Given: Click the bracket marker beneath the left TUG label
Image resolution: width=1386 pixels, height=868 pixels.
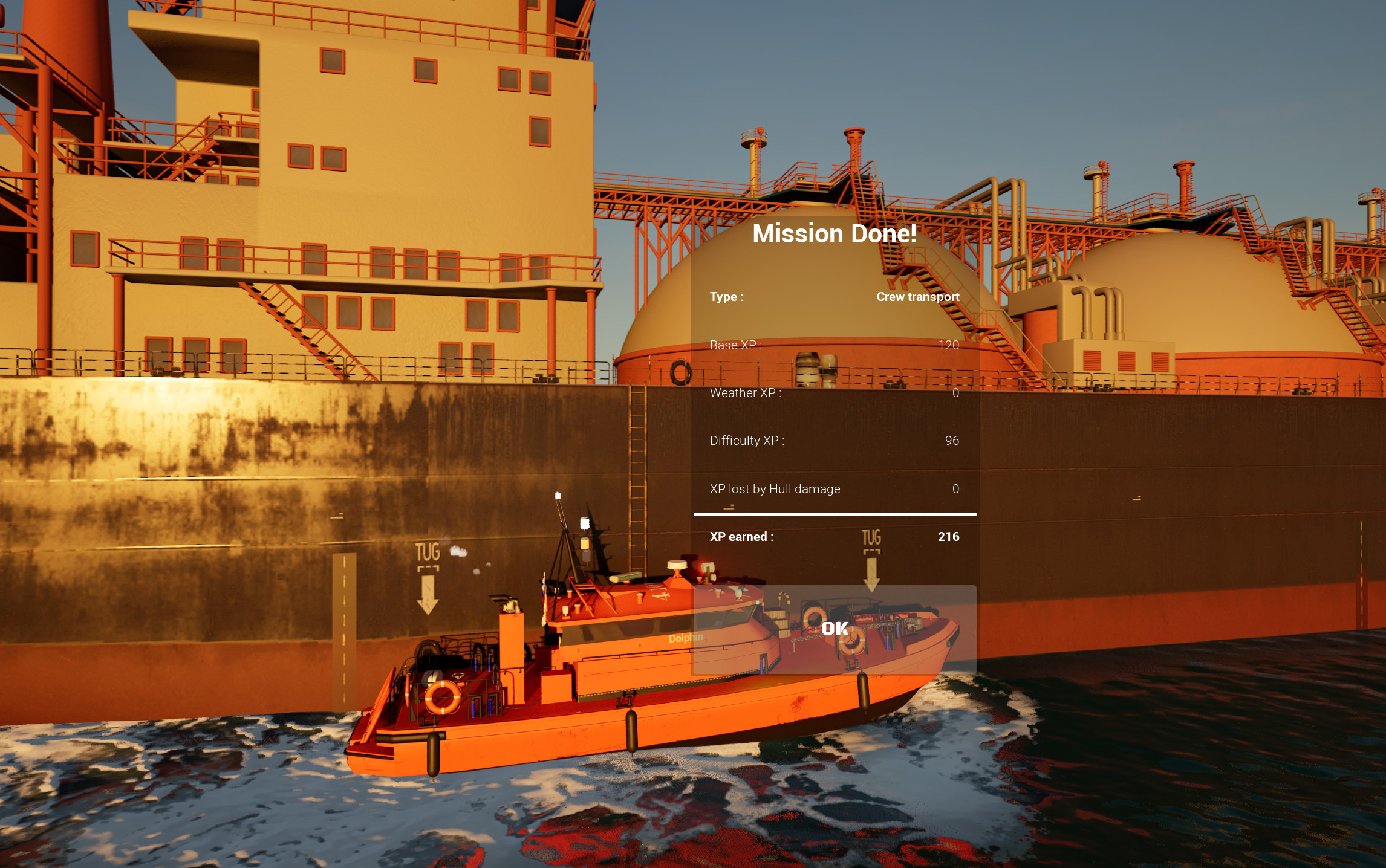Looking at the screenshot, I should 428,568.
